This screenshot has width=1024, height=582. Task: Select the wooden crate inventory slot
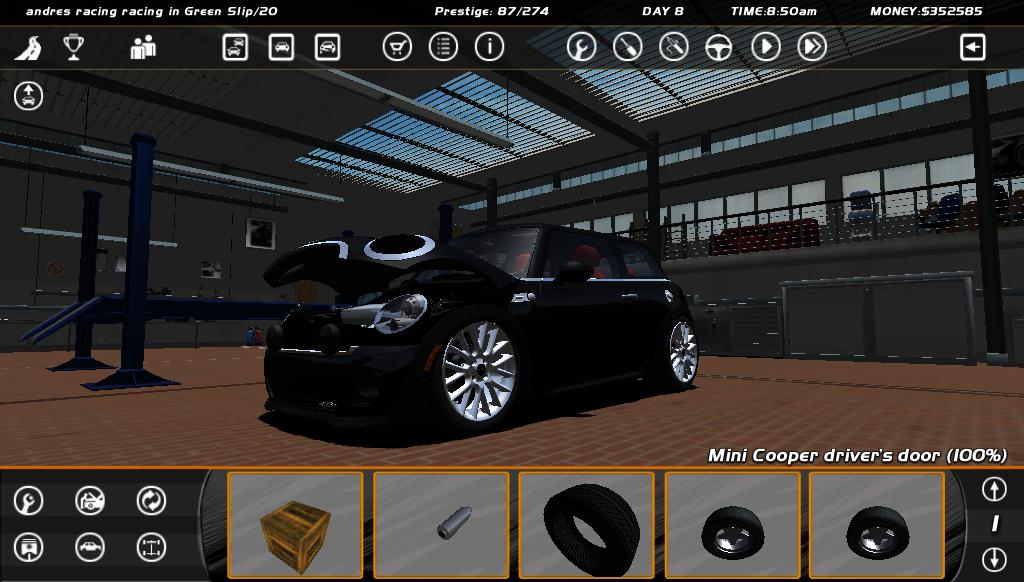(x=295, y=525)
